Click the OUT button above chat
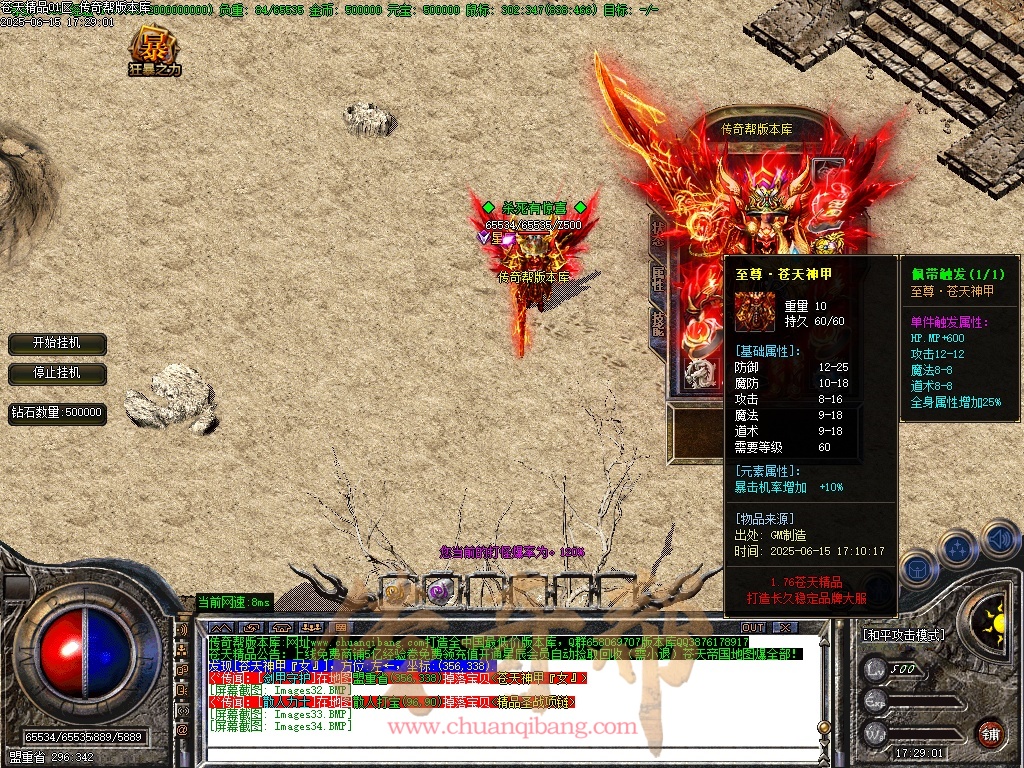This screenshot has width=1024, height=768. pyautogui.click(x=753, y=627)
